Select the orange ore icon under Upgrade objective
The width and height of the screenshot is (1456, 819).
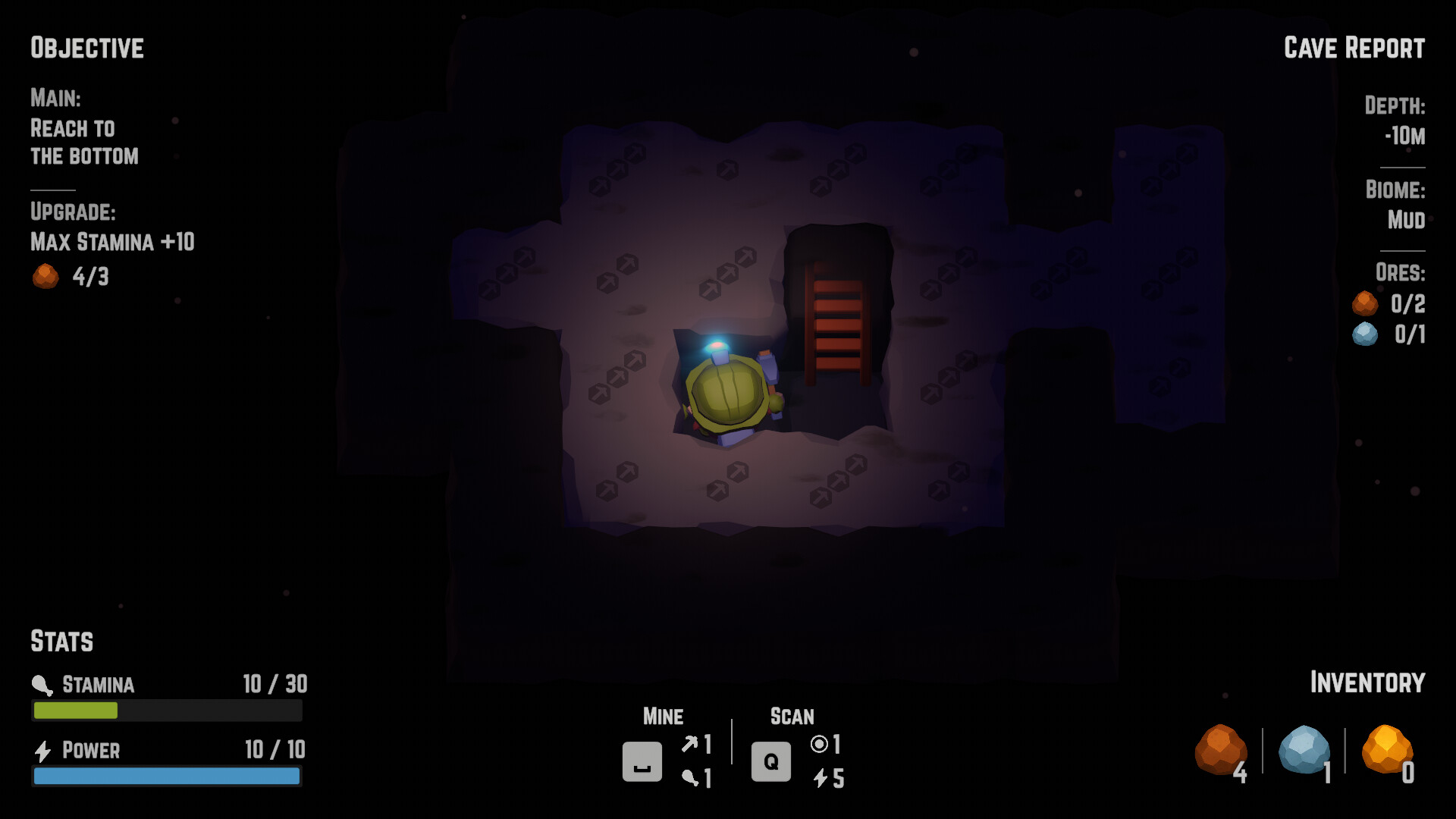click(x=45, y=277)
